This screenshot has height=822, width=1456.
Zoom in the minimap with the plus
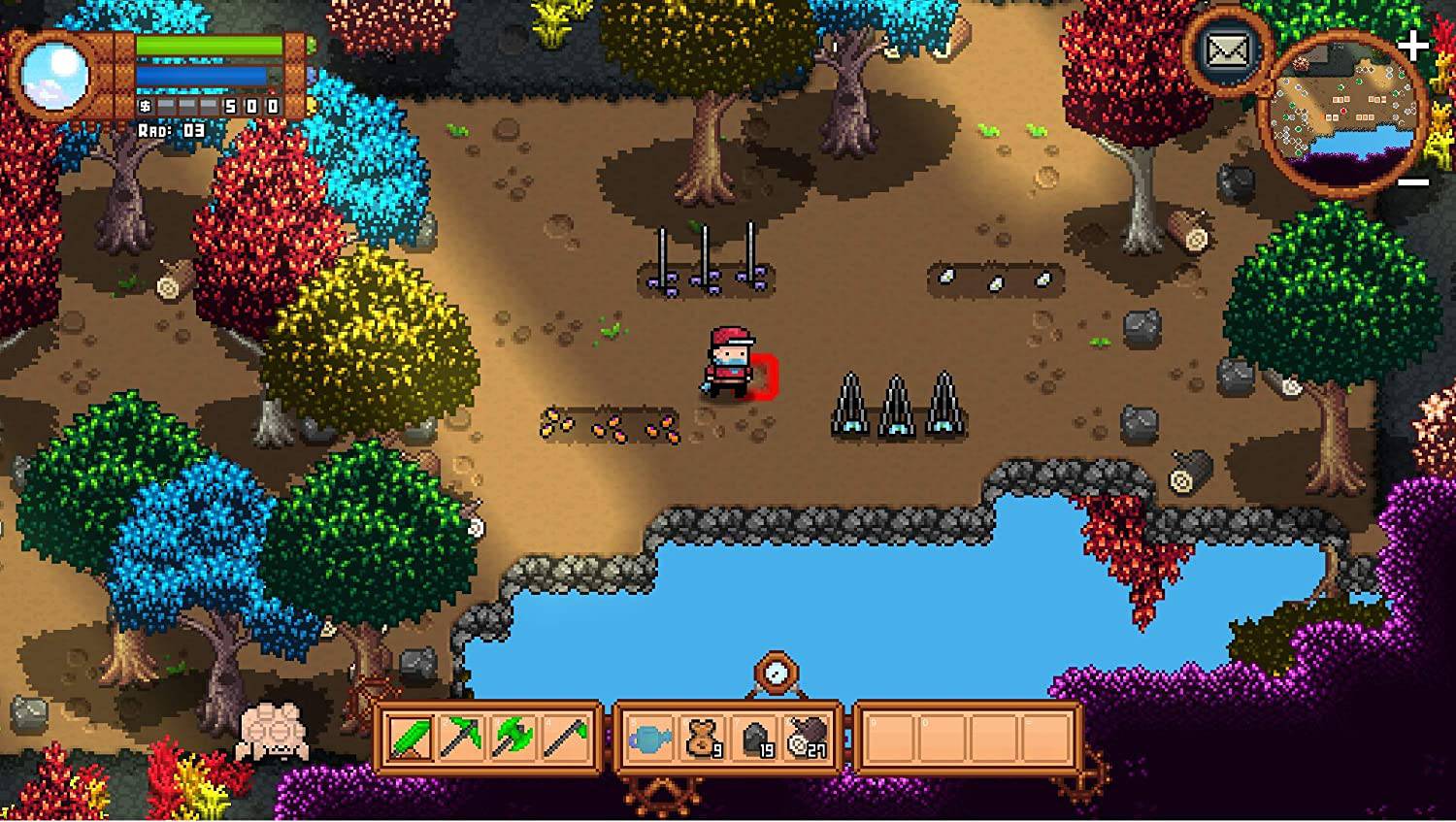pyautogui.click(x=1412, y=42)
